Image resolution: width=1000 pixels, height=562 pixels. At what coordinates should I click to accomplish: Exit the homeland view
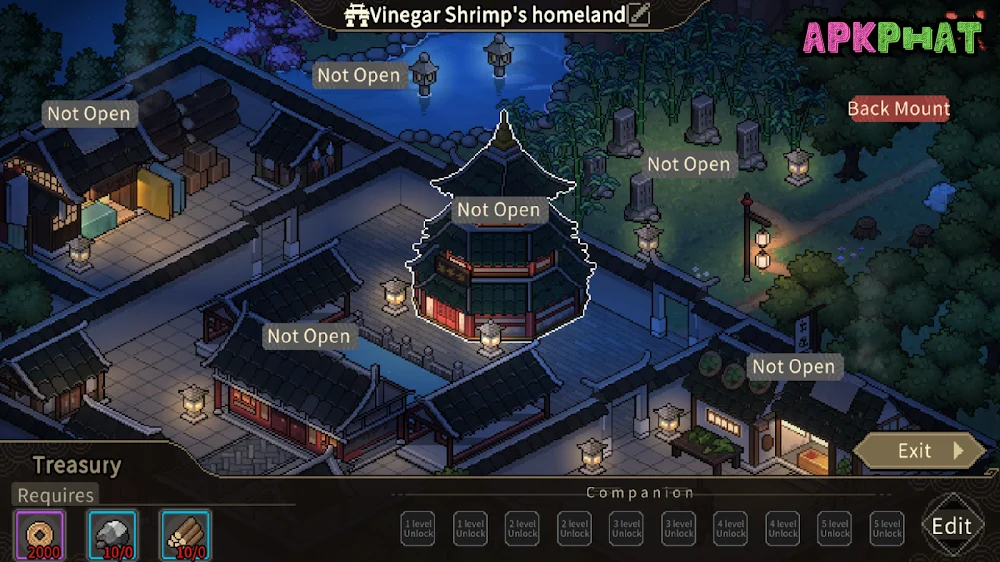[x=921, y=451]
